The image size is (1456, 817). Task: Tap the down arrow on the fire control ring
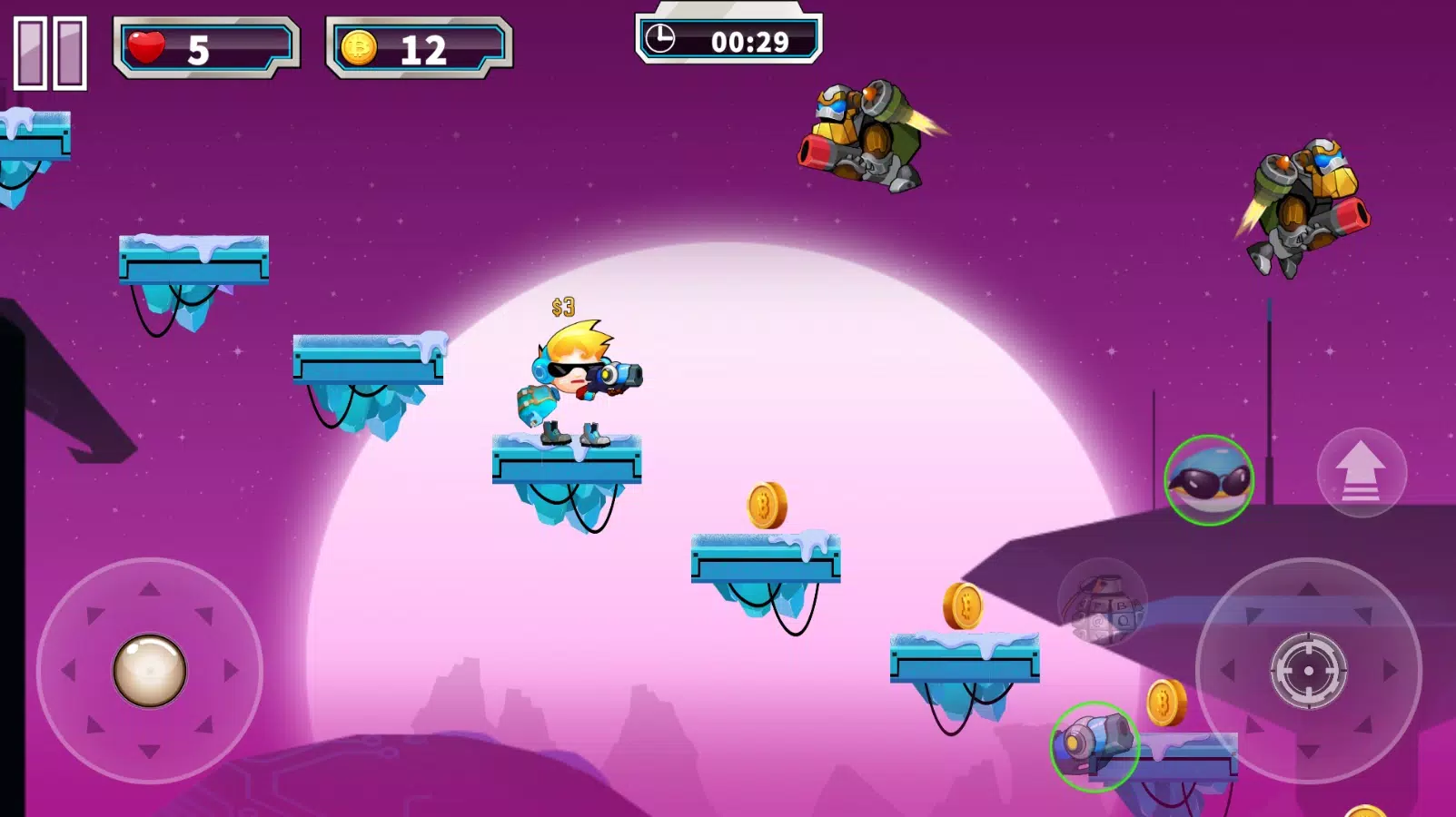tap(1306, 752)
